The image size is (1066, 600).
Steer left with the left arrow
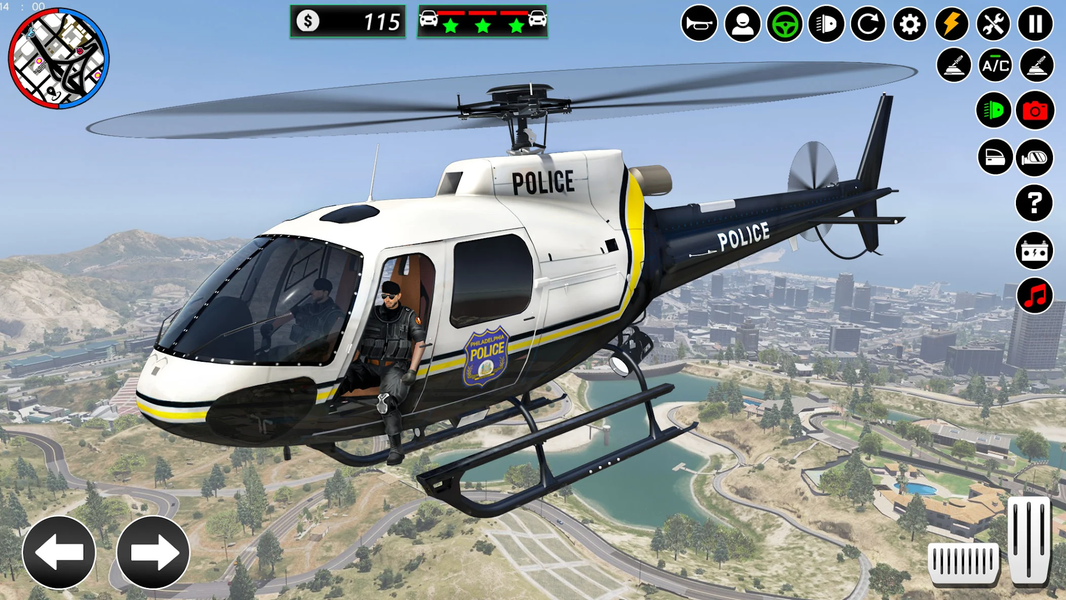pyautogui.click(x=59, y=552)
